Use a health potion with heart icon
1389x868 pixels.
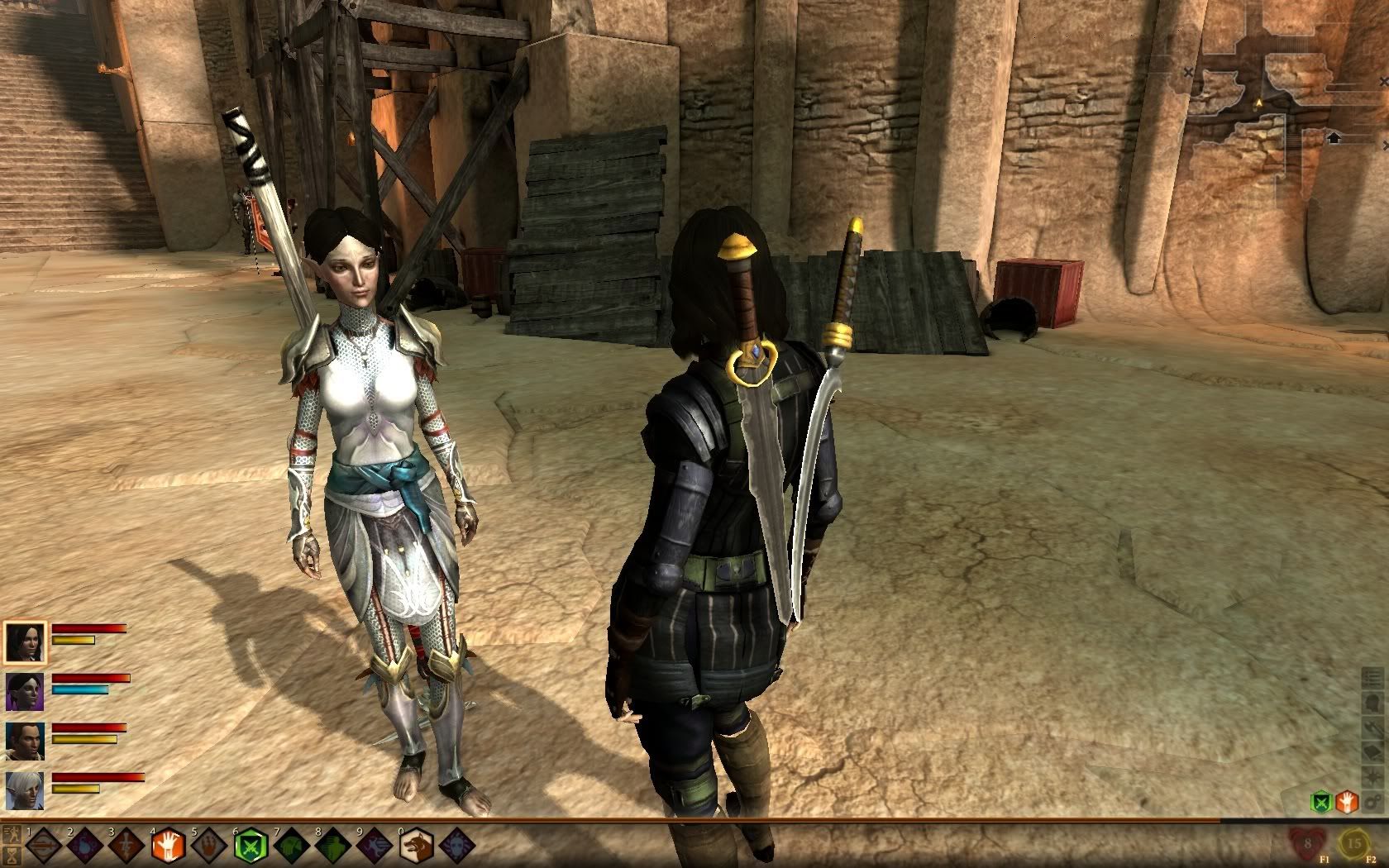1307,845
